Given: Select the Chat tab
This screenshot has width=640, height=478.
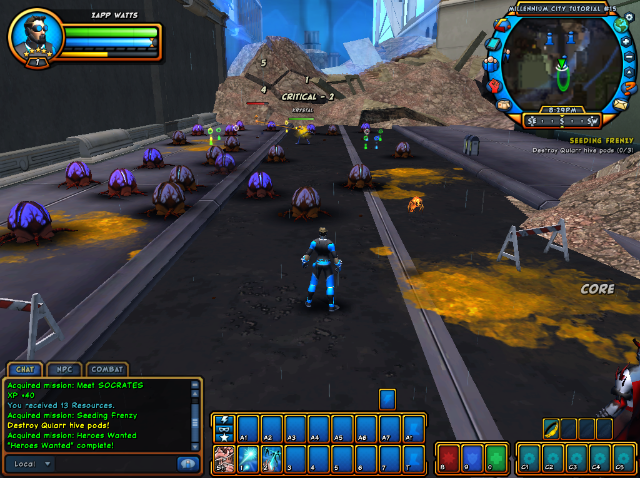Looking at the screenshot, I should pos(26,369).
